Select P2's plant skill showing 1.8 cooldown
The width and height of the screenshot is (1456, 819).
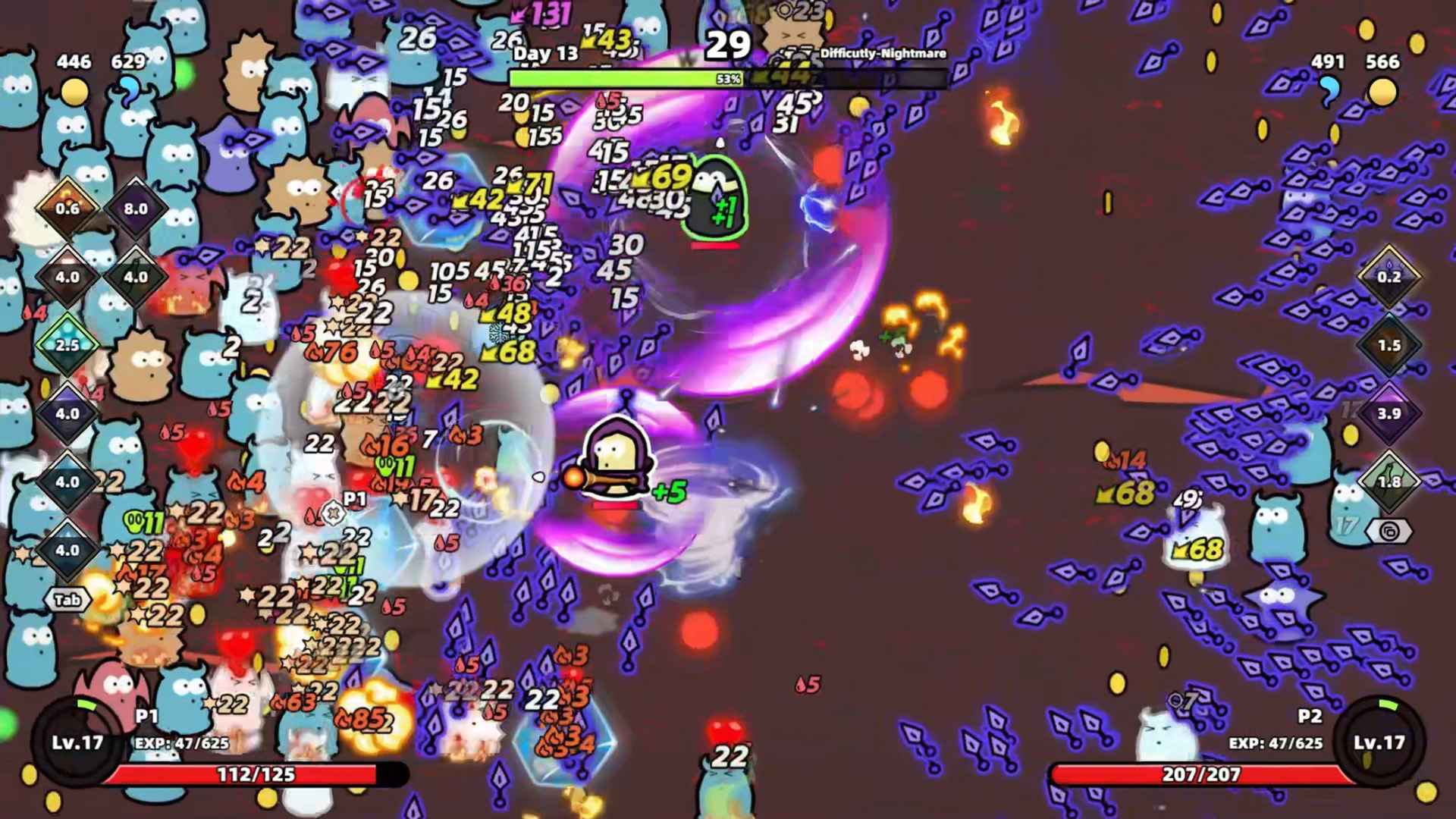point(1392,482)
